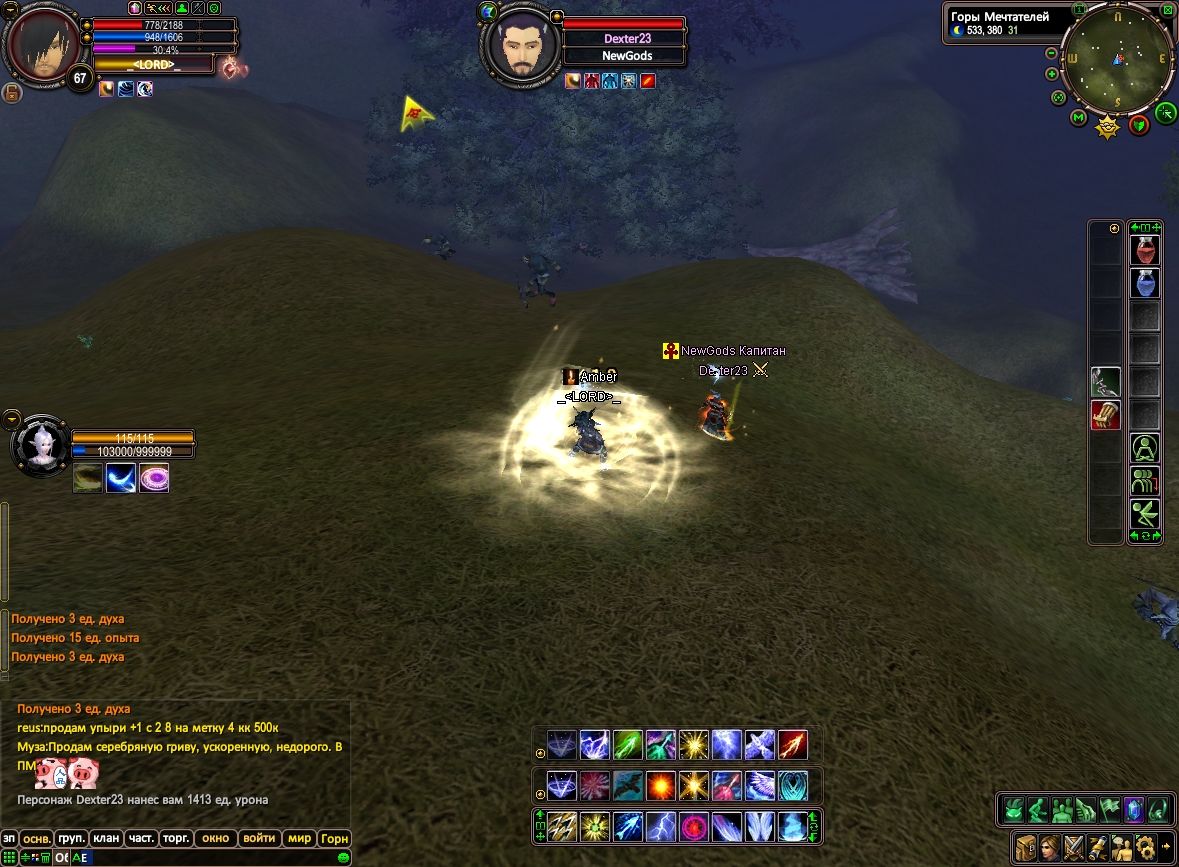The width and height of the screenshot is (1179, 867).
Task: Open the gear settings icon in bottom menu
Action: coord(1146,845)
